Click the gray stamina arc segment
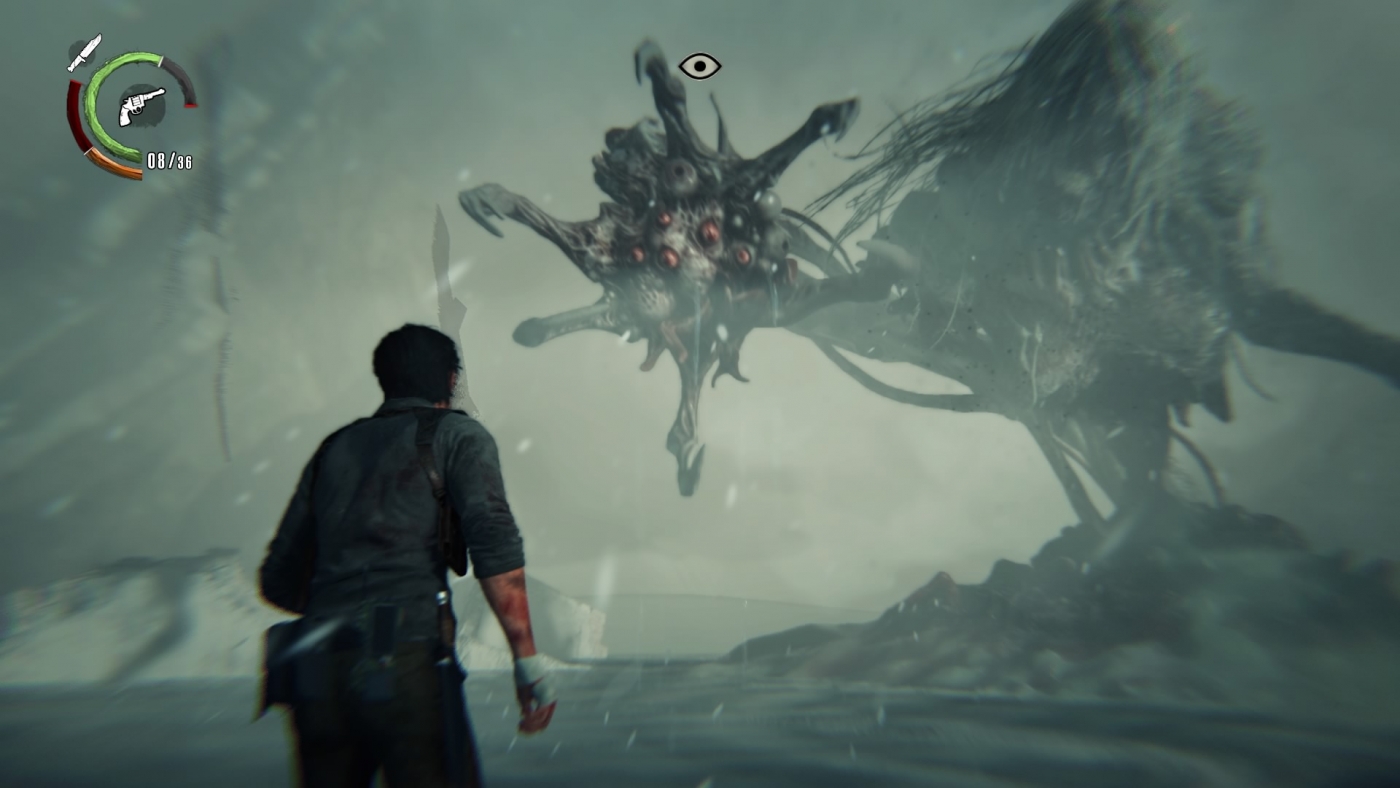The height and width of the screenshot is (788, 1400). (x=180, y=82)
